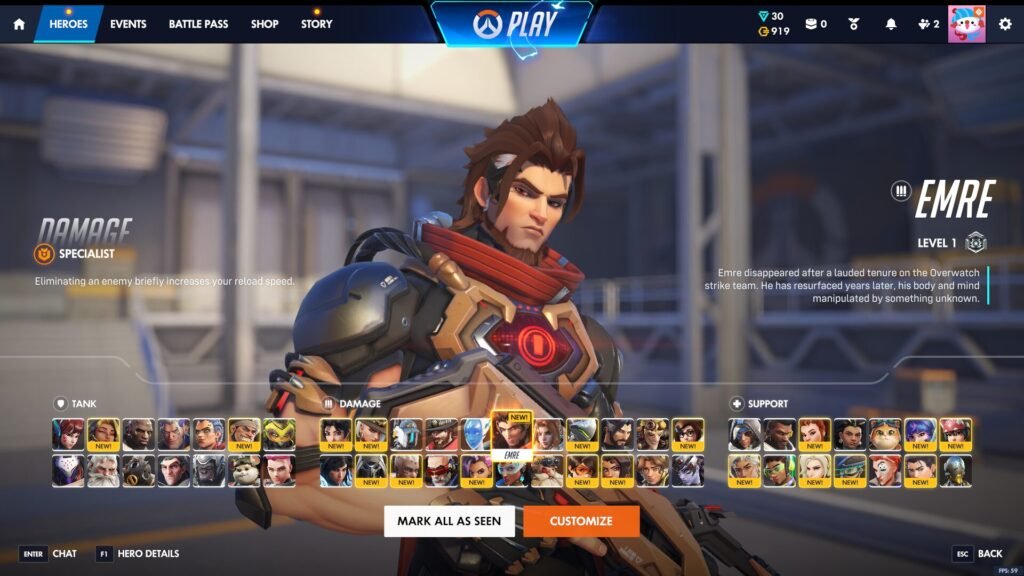The height and width of the screenshot is (576, 1024).
Task: Open the Shop tab
Action: coord(265,24)
